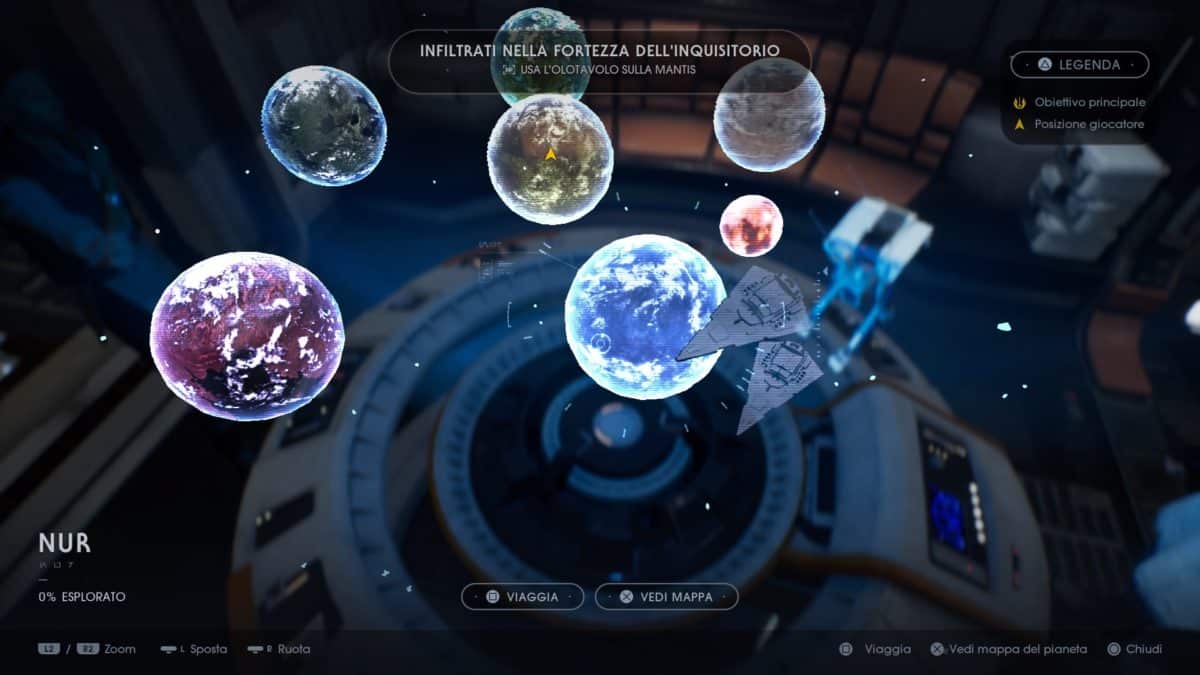Pick the small red planet
This screenshot has width=1200, height=675.
751,225
